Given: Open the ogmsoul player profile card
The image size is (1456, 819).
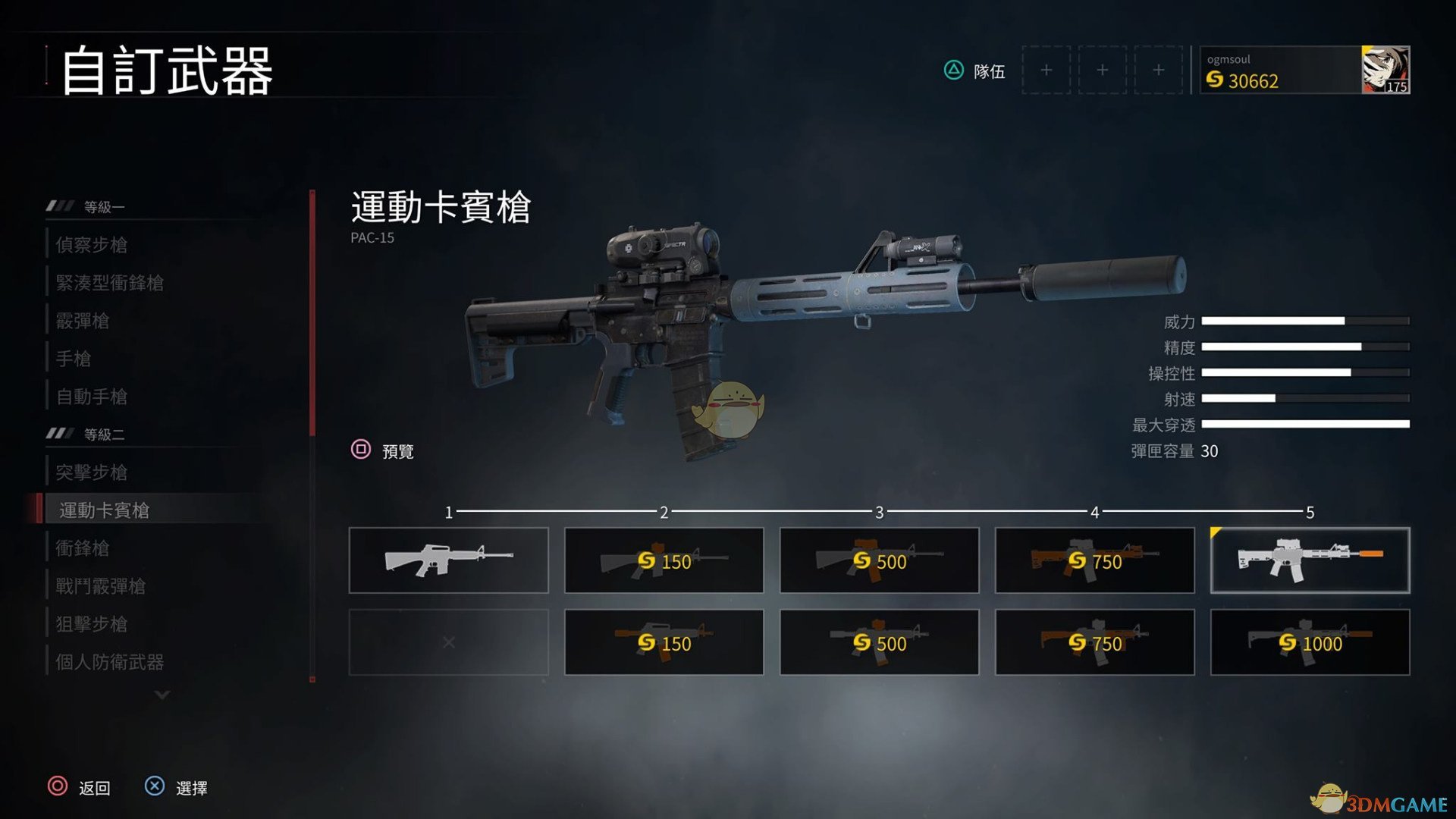Looking at the screenshot, I should click(x=1304, y=71).
